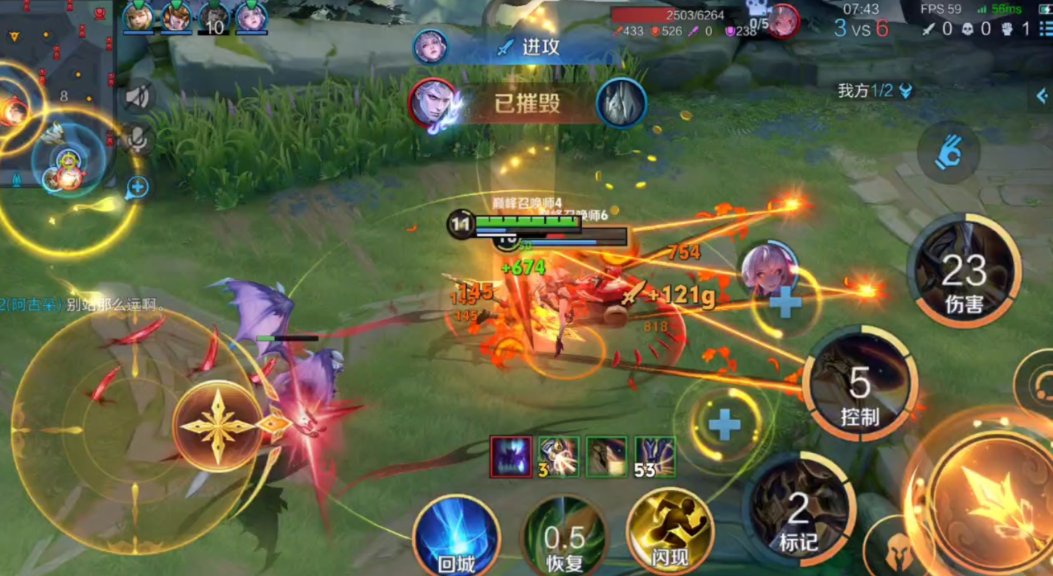Image resolution: width=1053 pixels, height=576 pixels.
Task: Activate the 回城 recall button
Action: point(456,537)
